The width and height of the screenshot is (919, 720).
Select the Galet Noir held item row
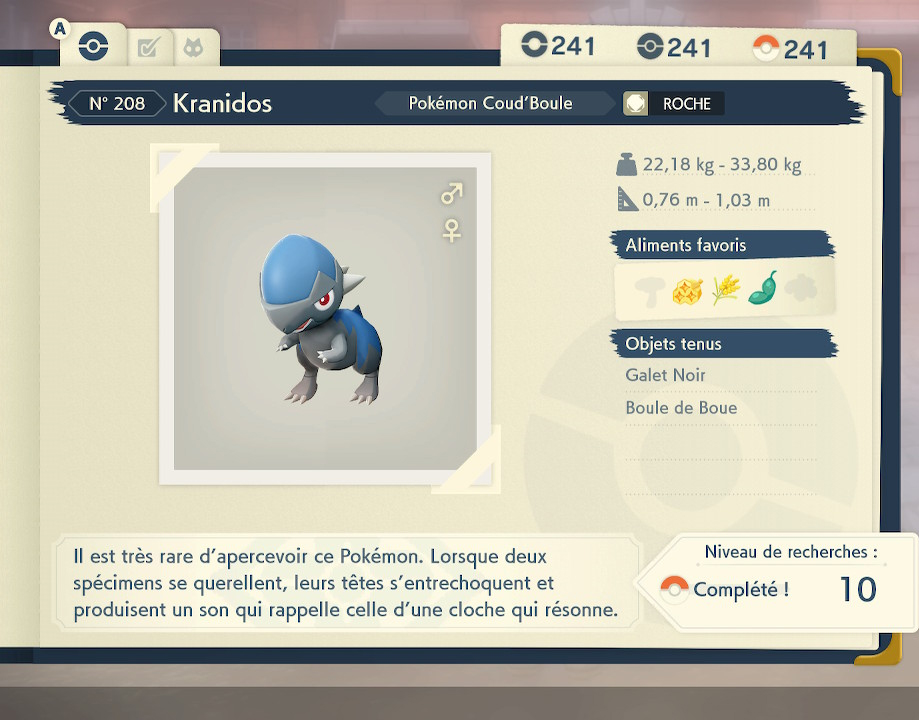pyautogui.click(x=666, y=375)
